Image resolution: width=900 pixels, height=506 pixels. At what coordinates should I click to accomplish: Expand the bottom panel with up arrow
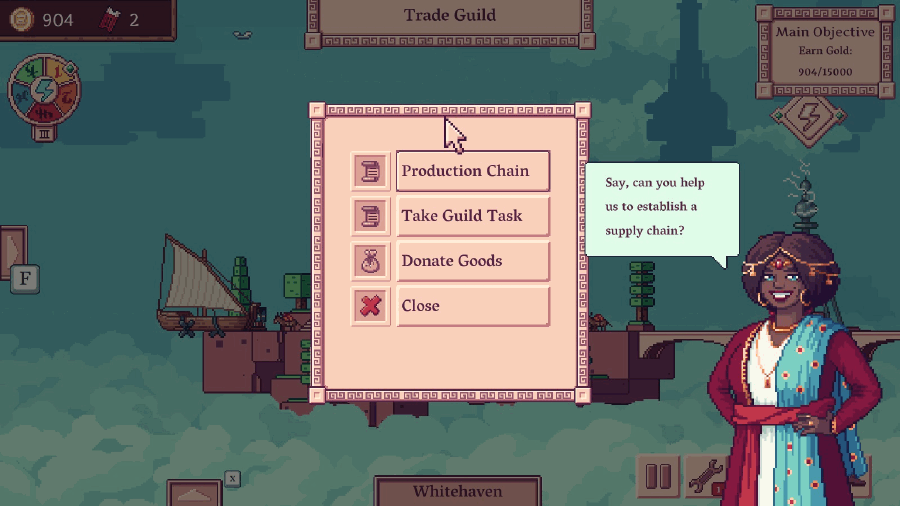click(x=194, y=494)
